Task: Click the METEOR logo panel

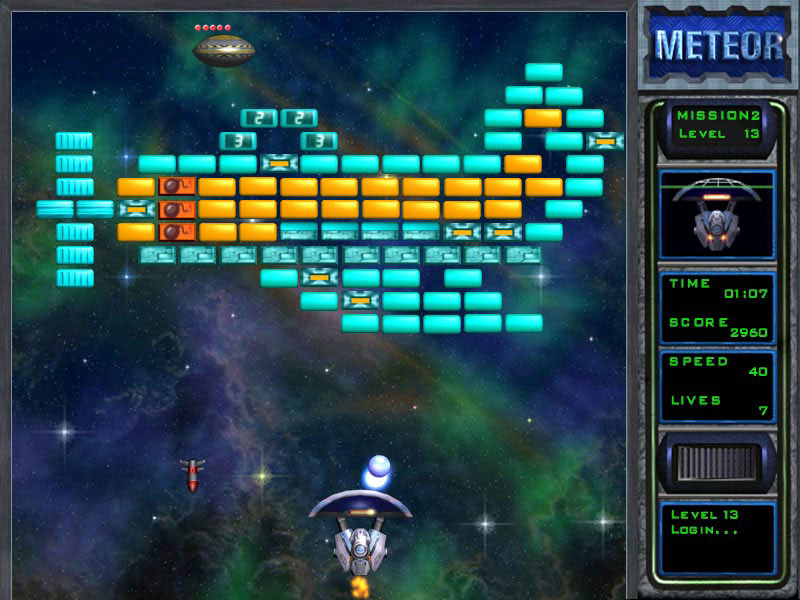Action: [x=719, y=45]
